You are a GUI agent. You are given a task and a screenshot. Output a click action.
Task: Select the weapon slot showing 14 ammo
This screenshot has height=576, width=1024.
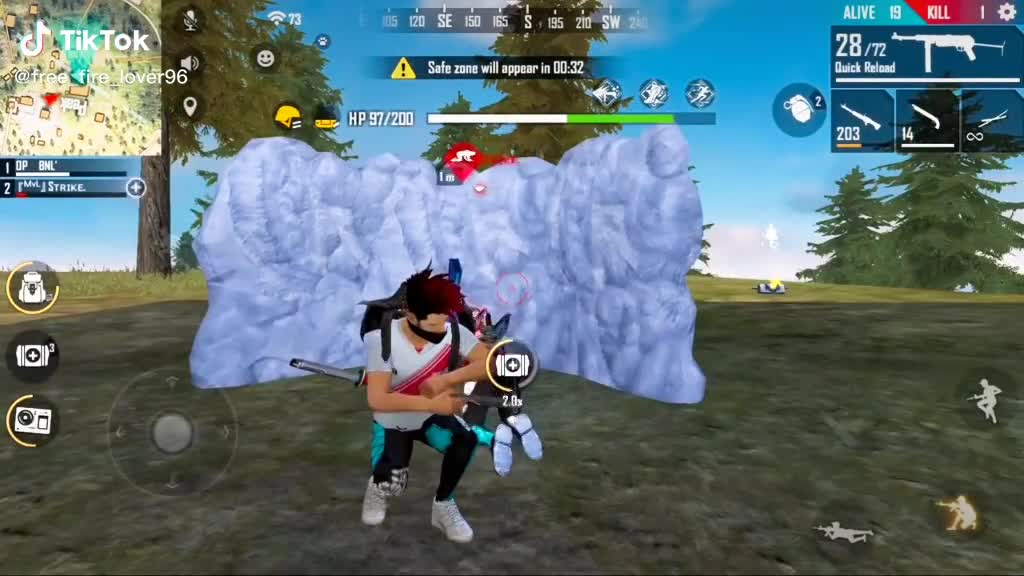[x=927, y=121]
